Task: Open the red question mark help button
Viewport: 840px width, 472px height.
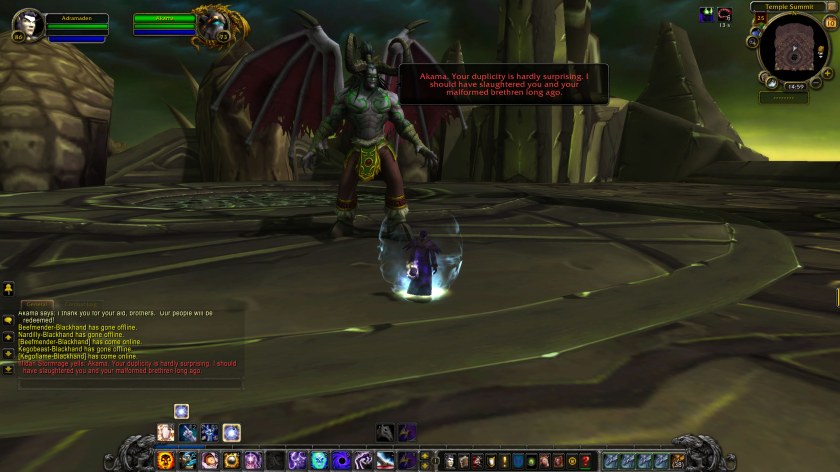Action: pyautogui.click(x=587, y=461)
